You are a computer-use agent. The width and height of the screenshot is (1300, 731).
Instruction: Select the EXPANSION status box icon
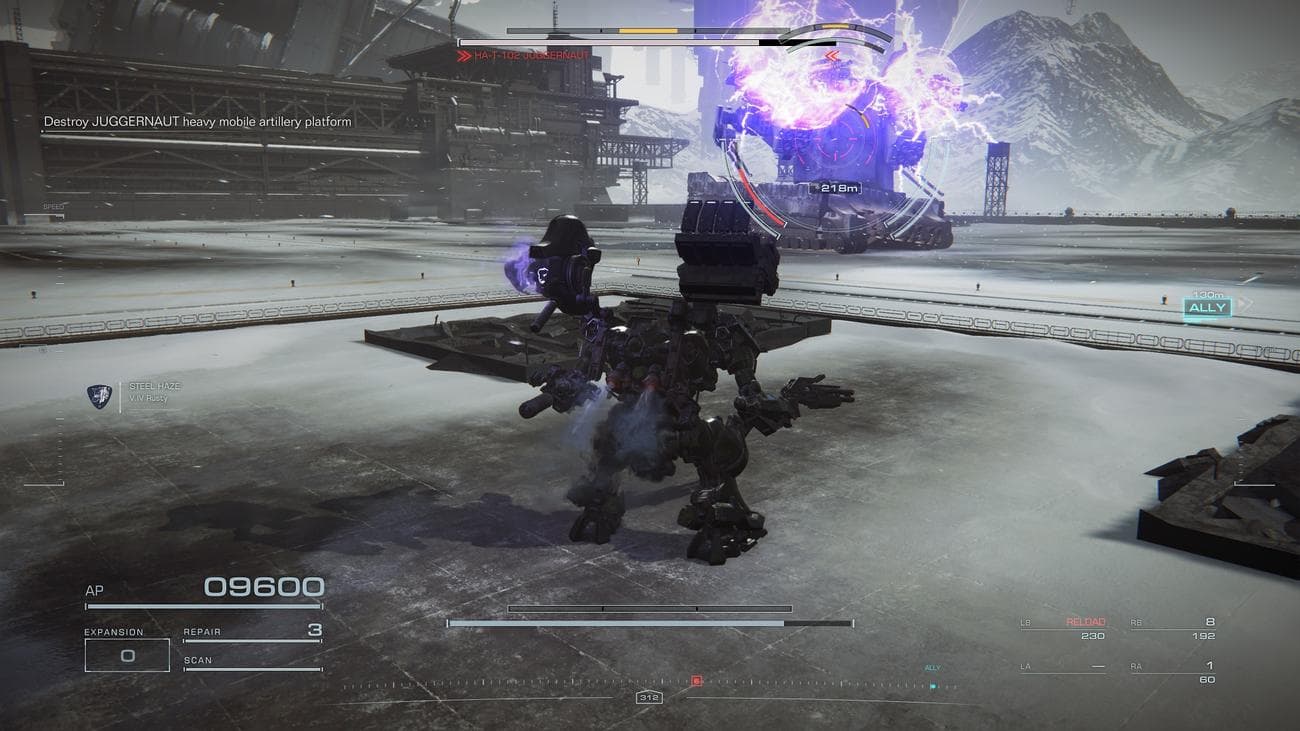(126, 654)
